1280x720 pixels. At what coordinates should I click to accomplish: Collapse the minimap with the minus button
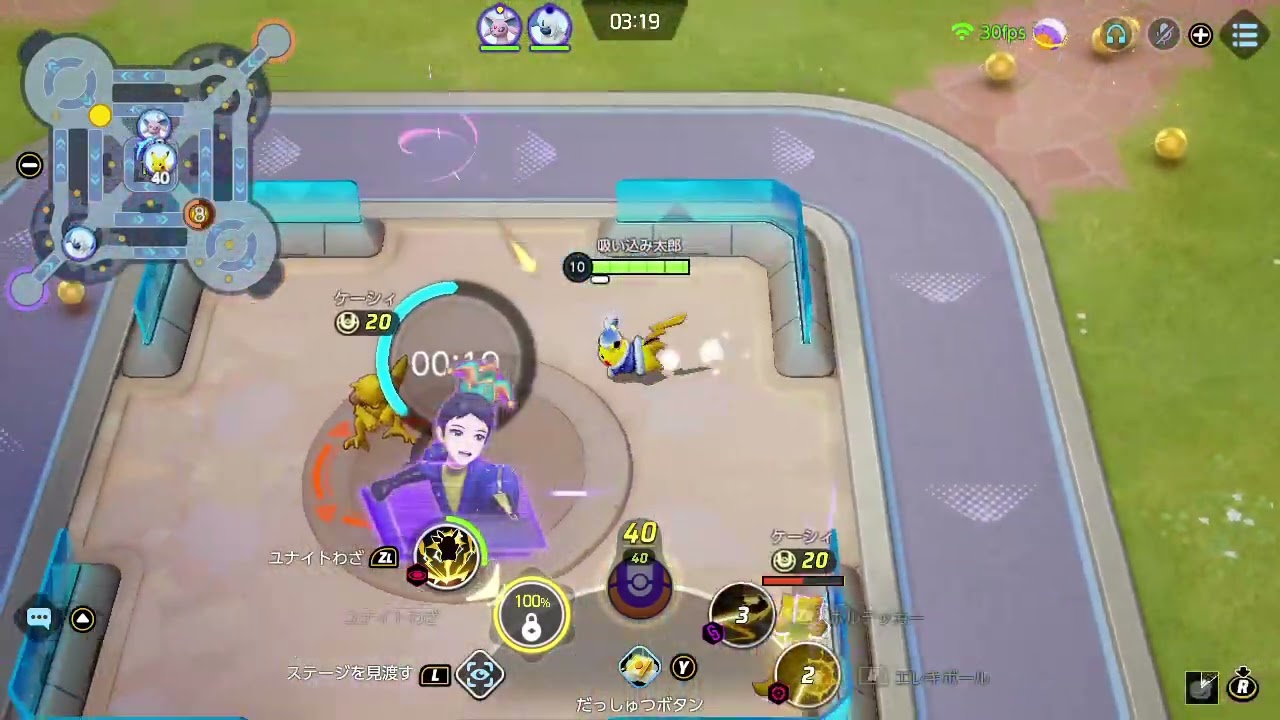click(x=29, y=166)
